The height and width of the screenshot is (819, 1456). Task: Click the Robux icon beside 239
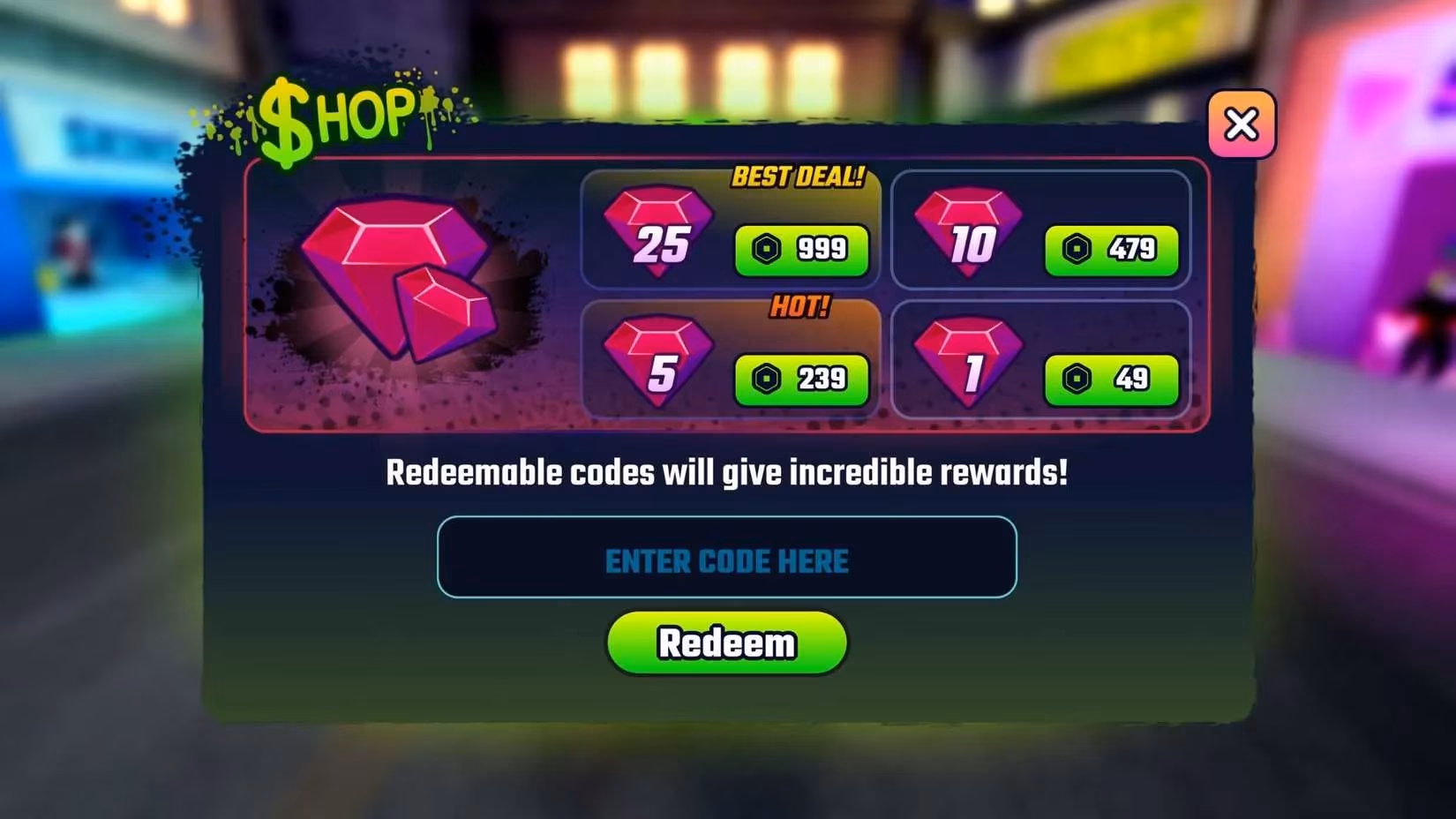click(766, 379)
